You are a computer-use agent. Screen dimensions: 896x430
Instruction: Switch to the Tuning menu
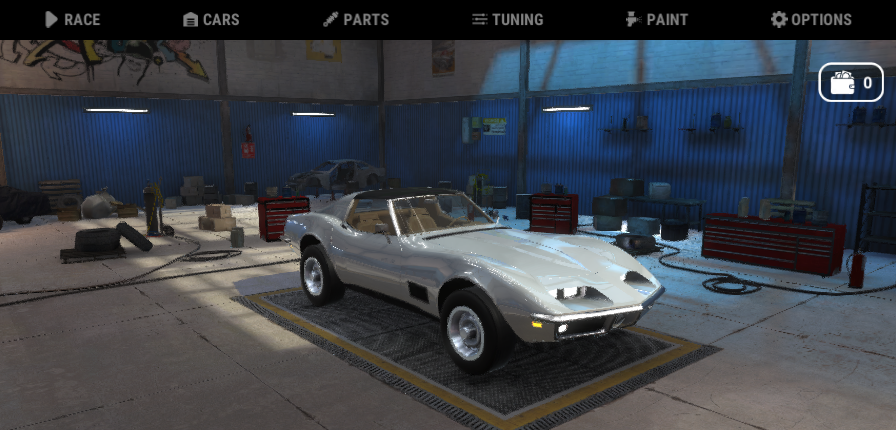[x=507, y=19]
